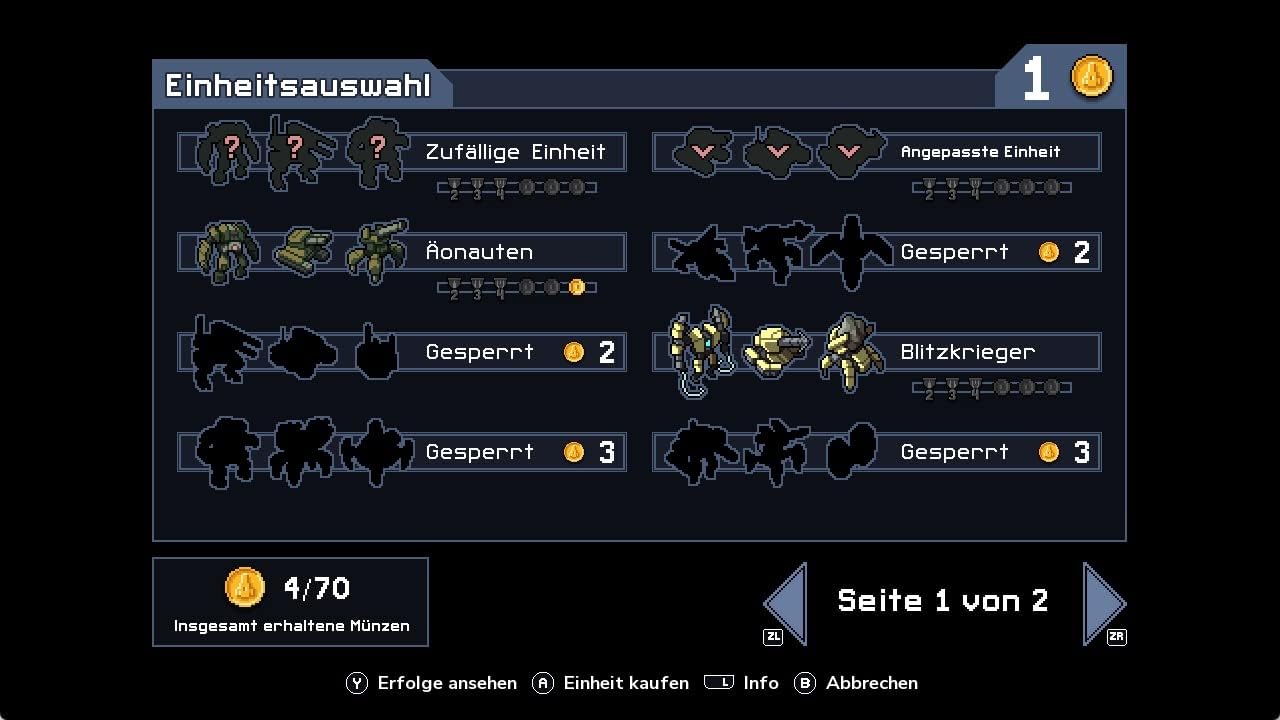Select the Gesperrt squad costing 3 coins

[x=400, y=452]
